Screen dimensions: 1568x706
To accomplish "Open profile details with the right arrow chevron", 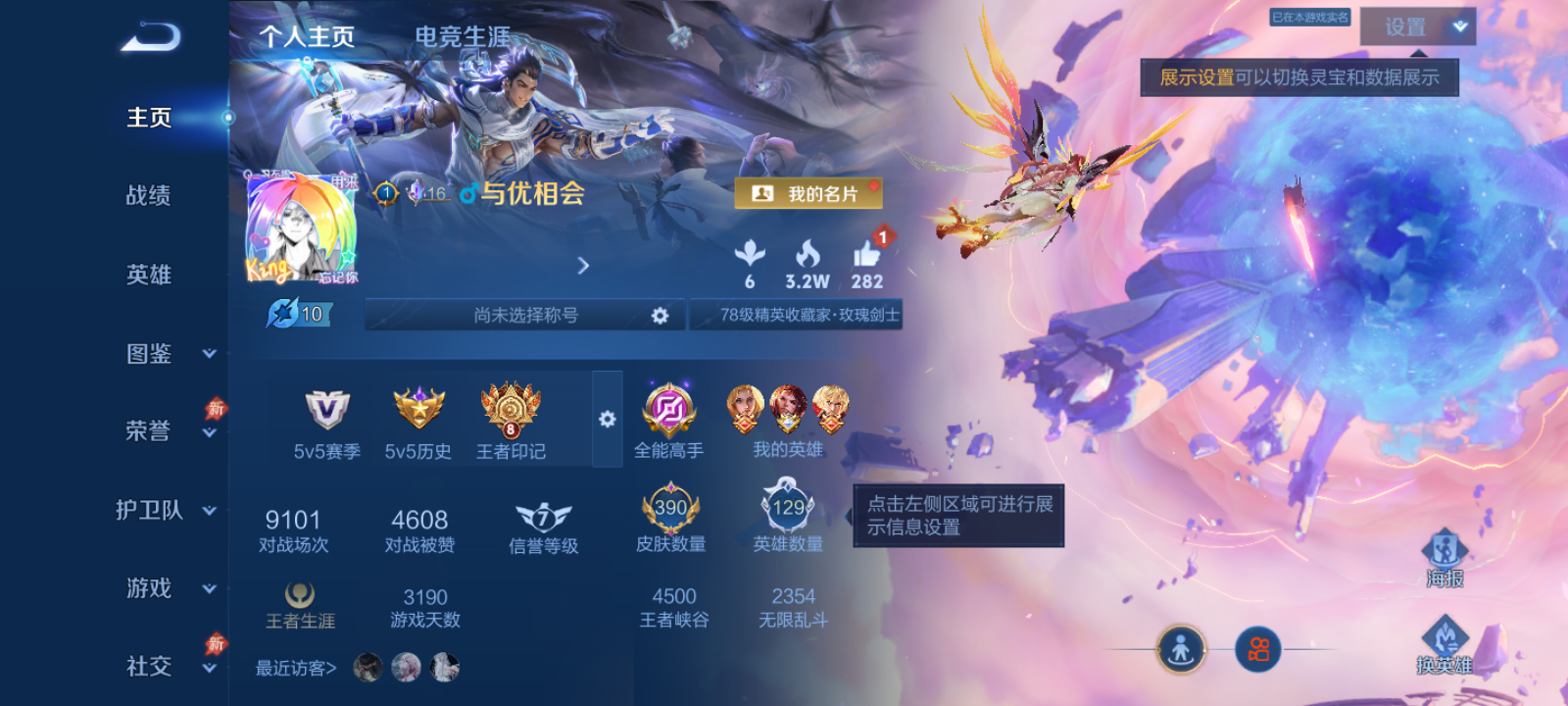I will click(x=583, y=266).
